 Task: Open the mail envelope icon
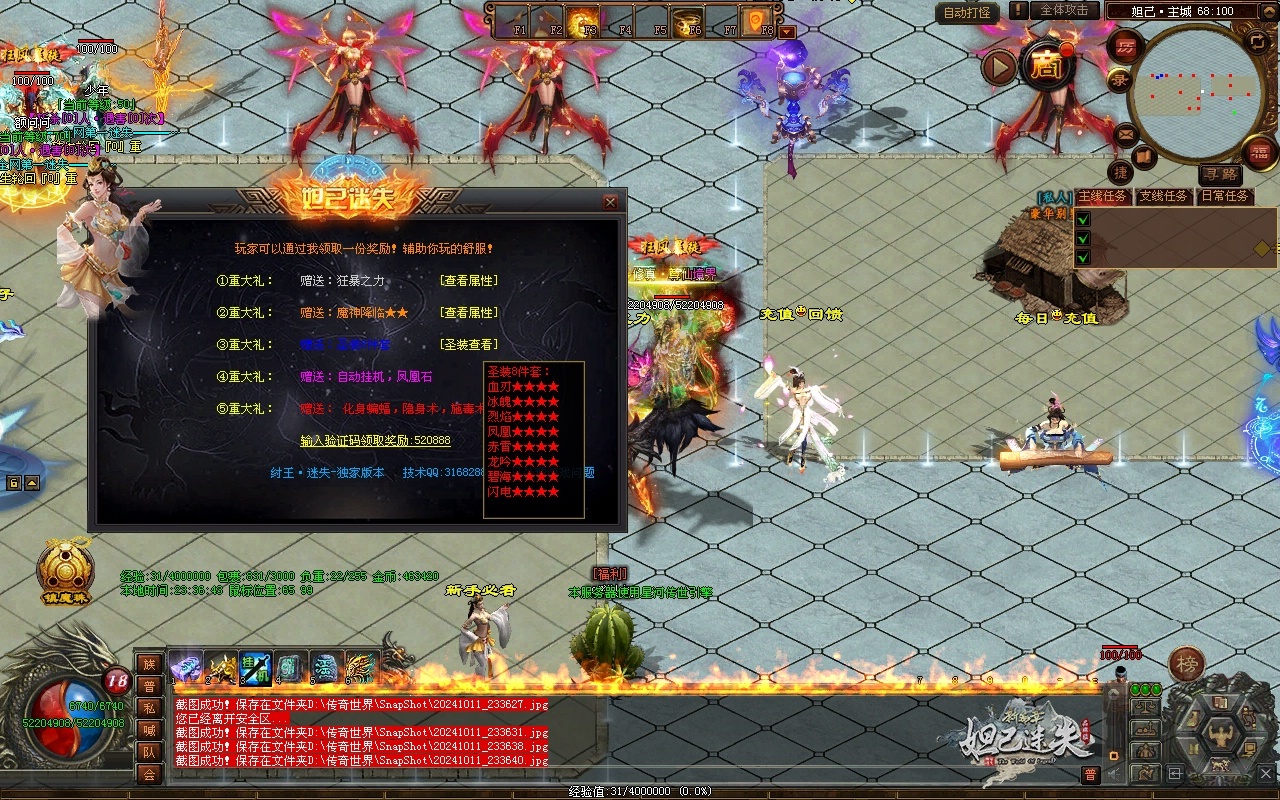tap(1126, 133)
